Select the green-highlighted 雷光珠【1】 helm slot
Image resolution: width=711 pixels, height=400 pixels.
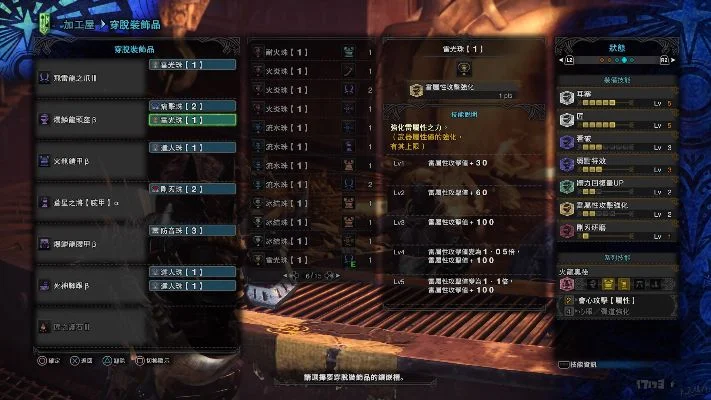(x=191, y=120)
